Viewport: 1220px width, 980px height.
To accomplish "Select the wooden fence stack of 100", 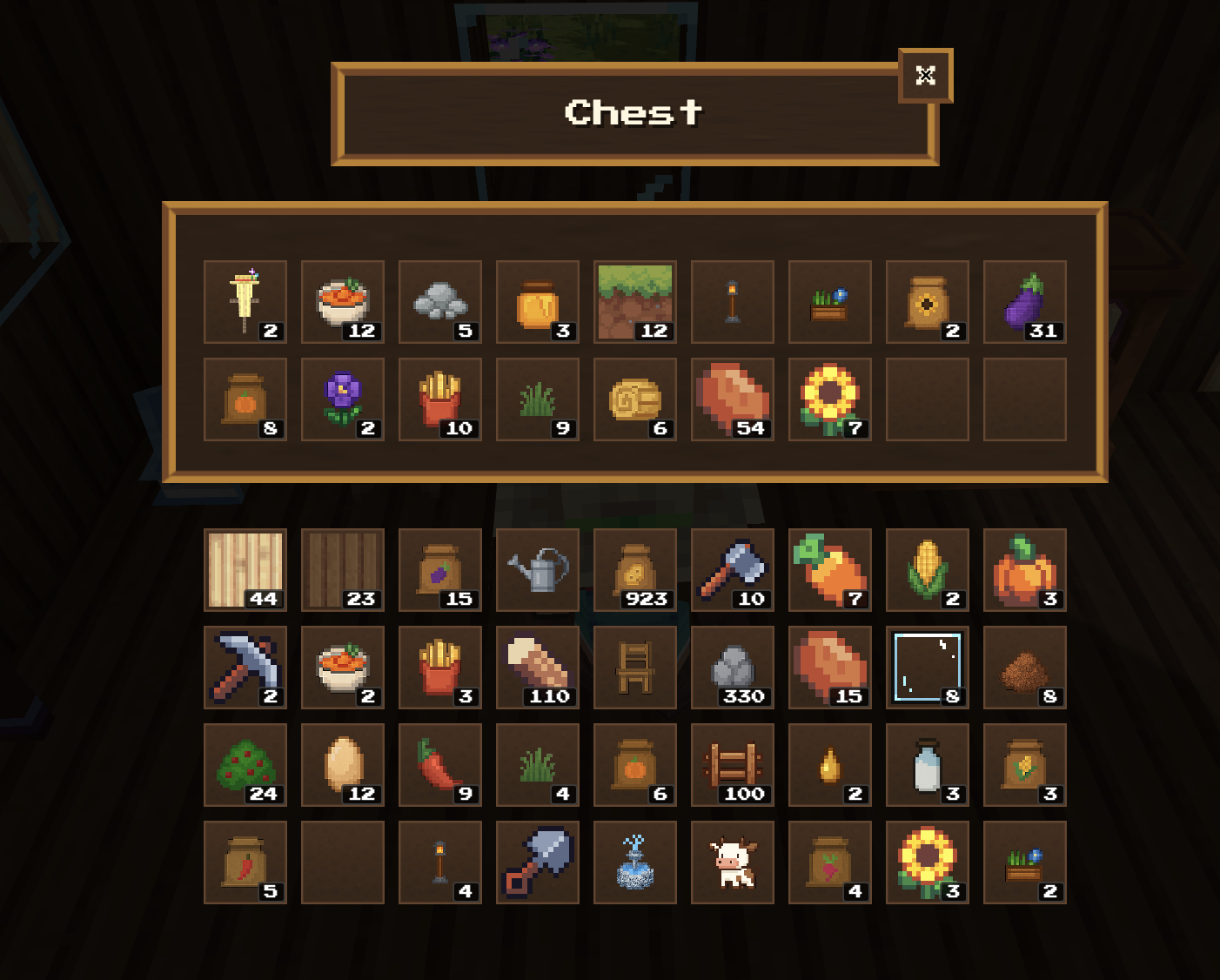I will tap(732, 765).
